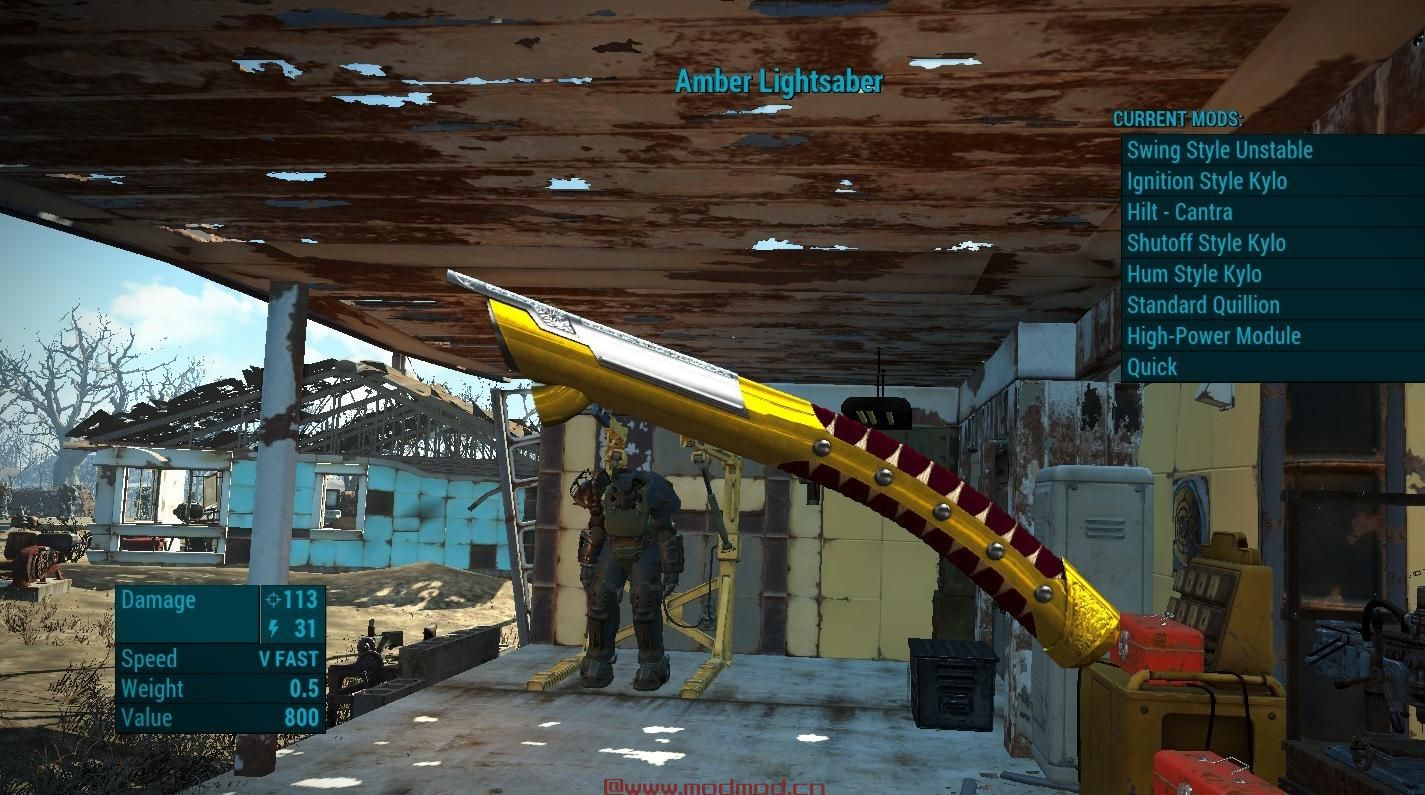The height and width of the screenshot is (795, 1425).
Task: Choose the High-Power Module entry
Action: [x=1213, y=336]
